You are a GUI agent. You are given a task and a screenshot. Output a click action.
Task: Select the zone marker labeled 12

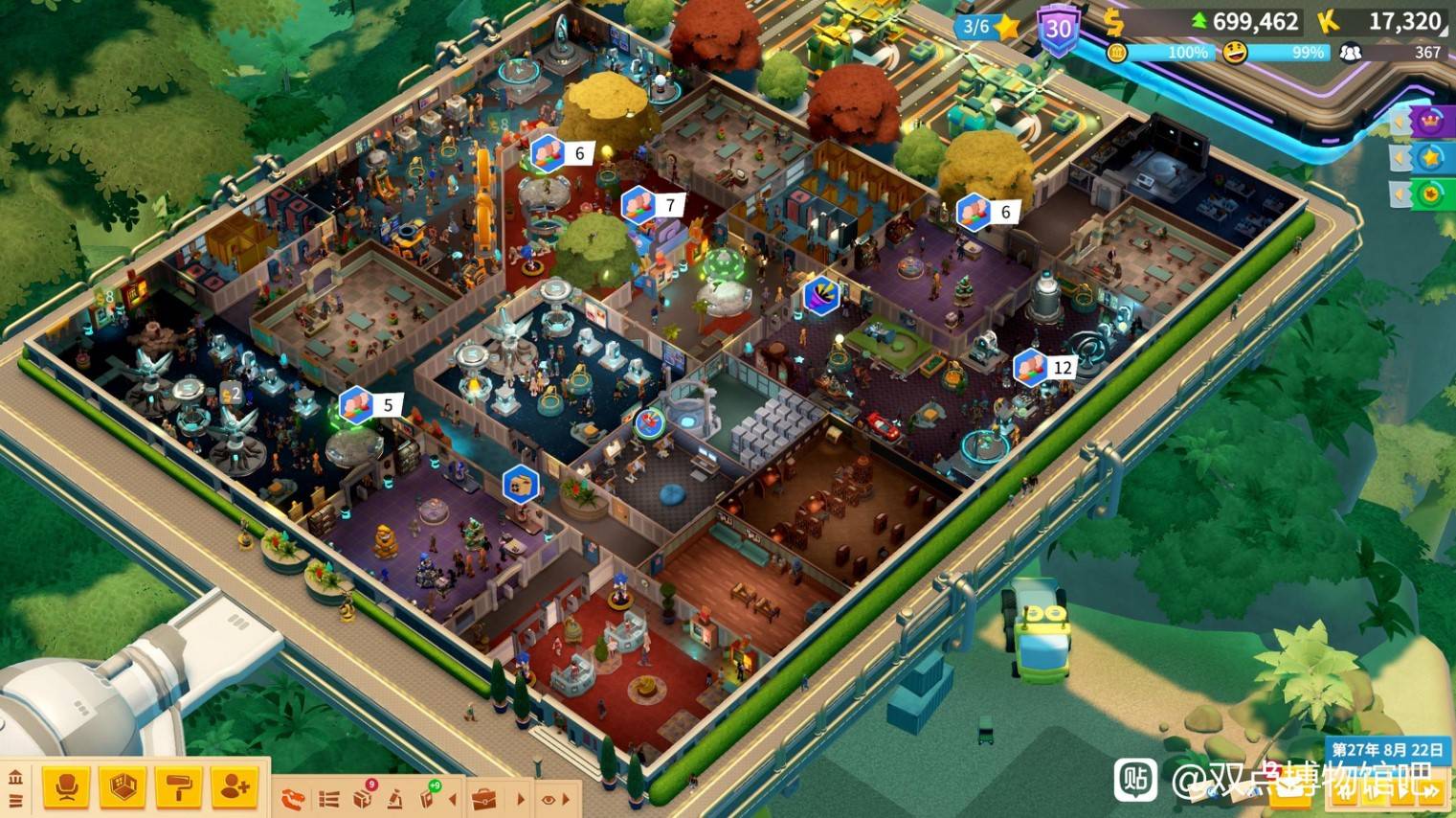[x=1044, y=368]
